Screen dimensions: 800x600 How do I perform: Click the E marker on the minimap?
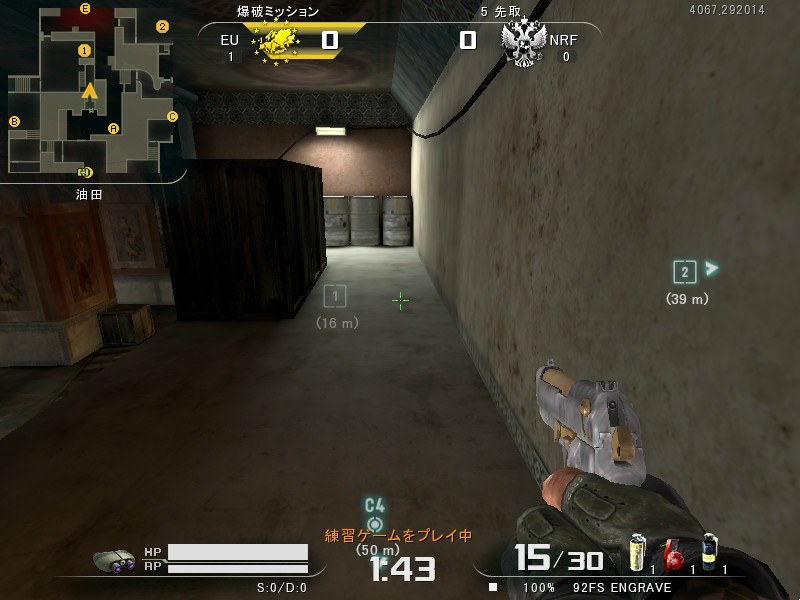pos(85,9)
